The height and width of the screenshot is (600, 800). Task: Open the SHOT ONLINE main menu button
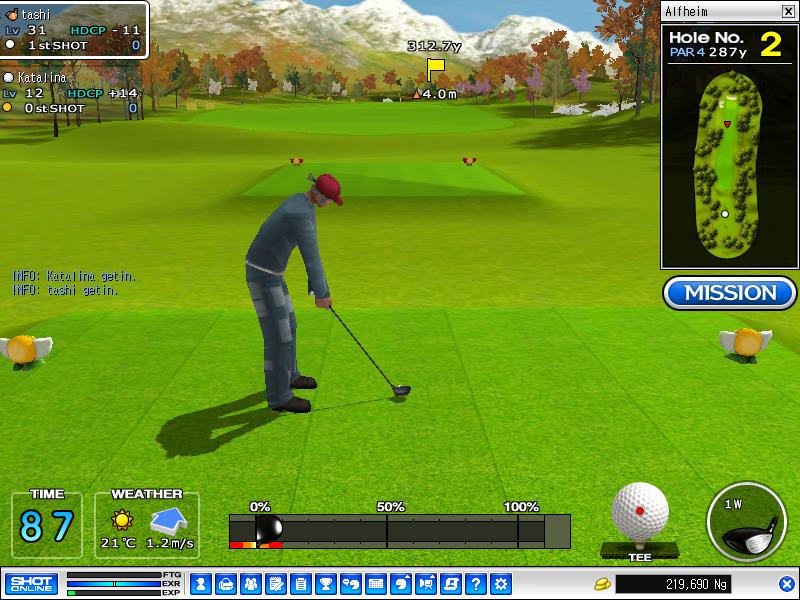(x=31, y=583)
